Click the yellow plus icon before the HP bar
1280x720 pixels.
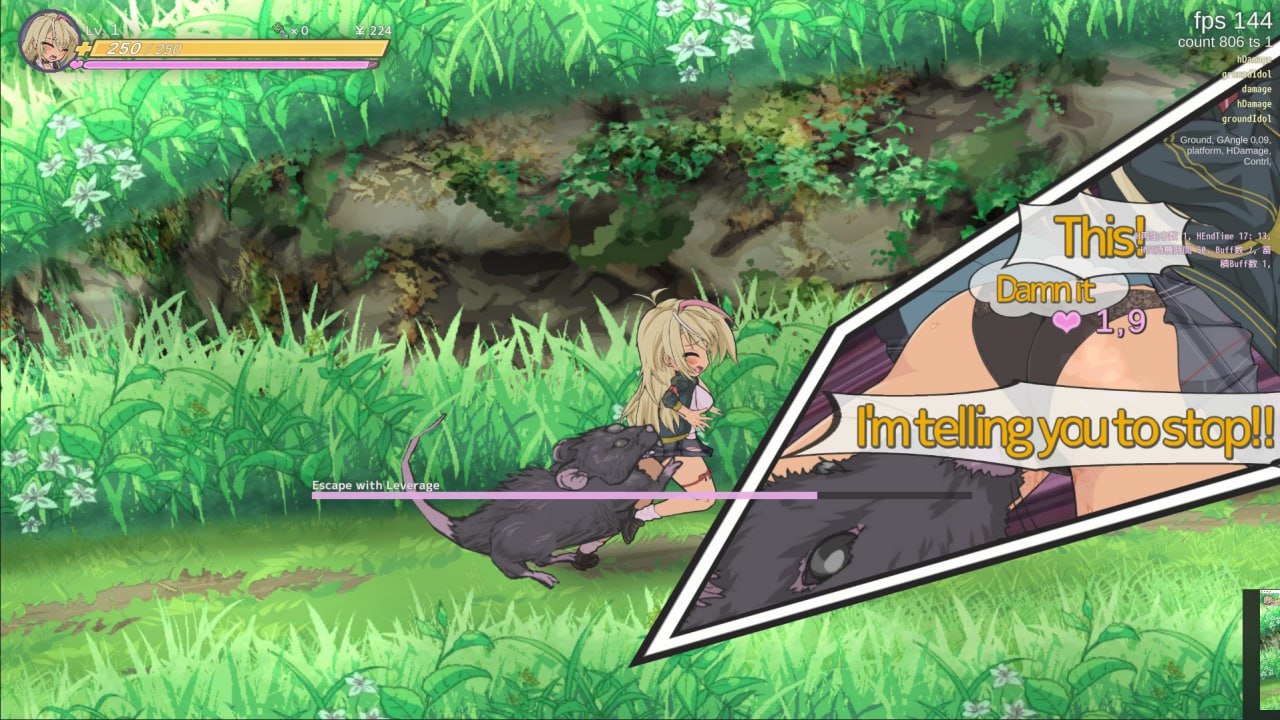[x=83, y=49]
